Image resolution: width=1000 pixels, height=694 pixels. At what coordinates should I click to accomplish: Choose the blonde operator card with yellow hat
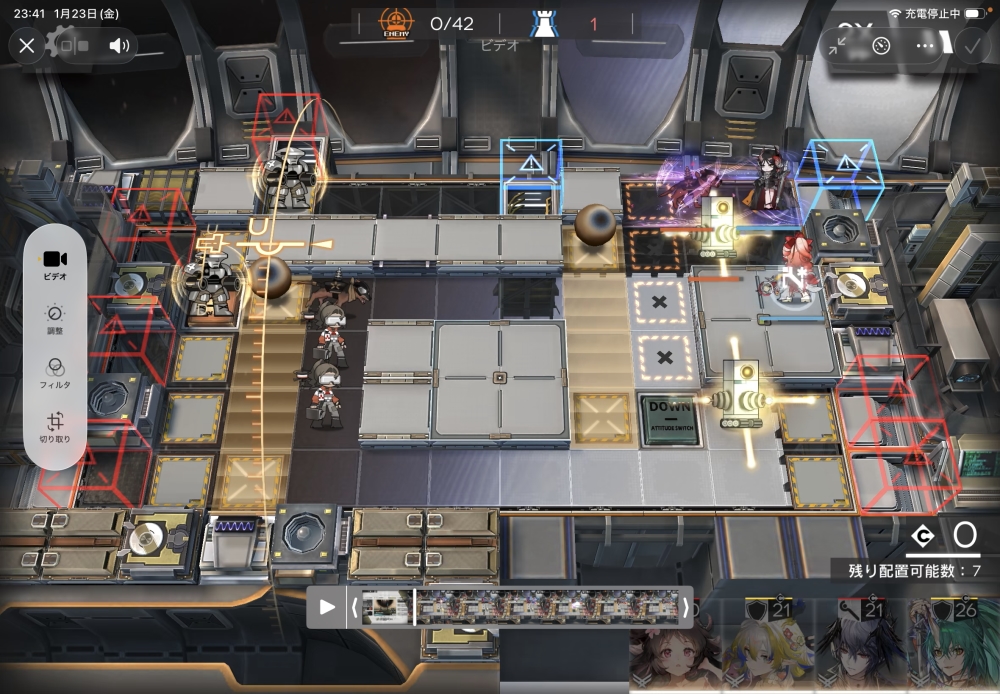(x=763, y=655)
